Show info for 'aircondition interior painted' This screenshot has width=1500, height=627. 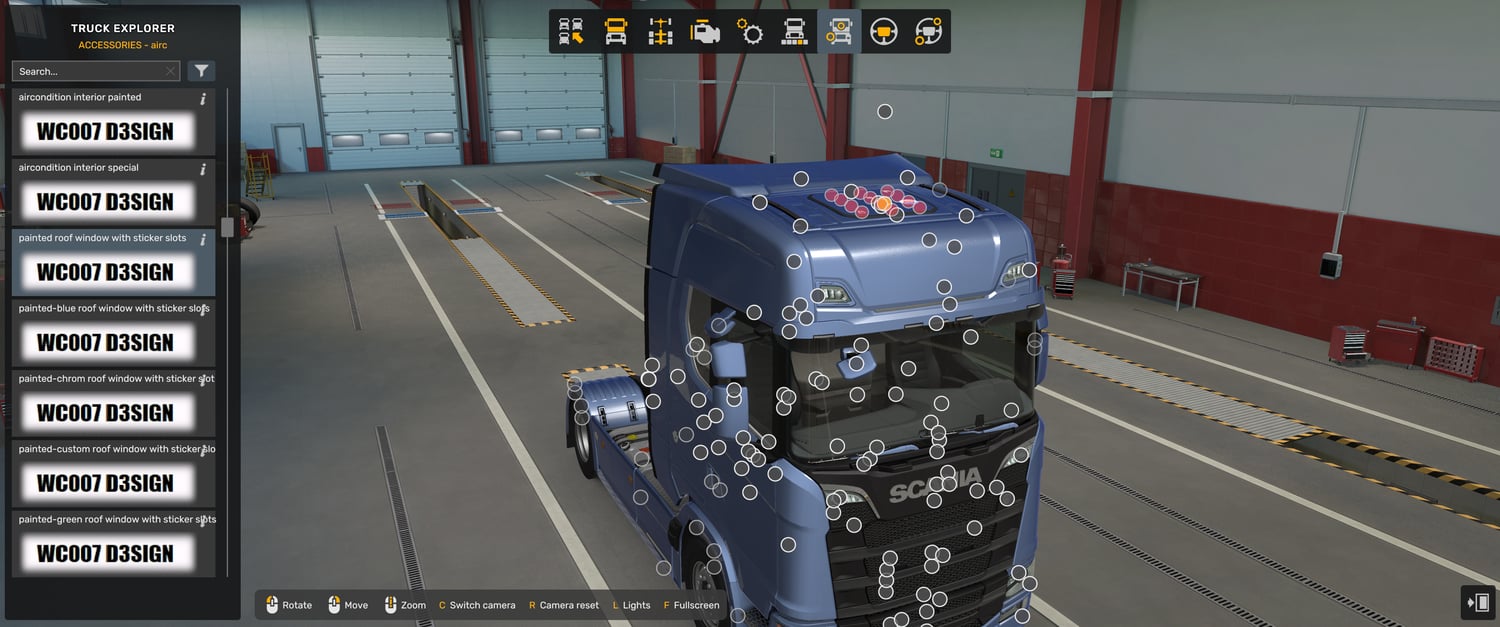click(x=203, y=99)
